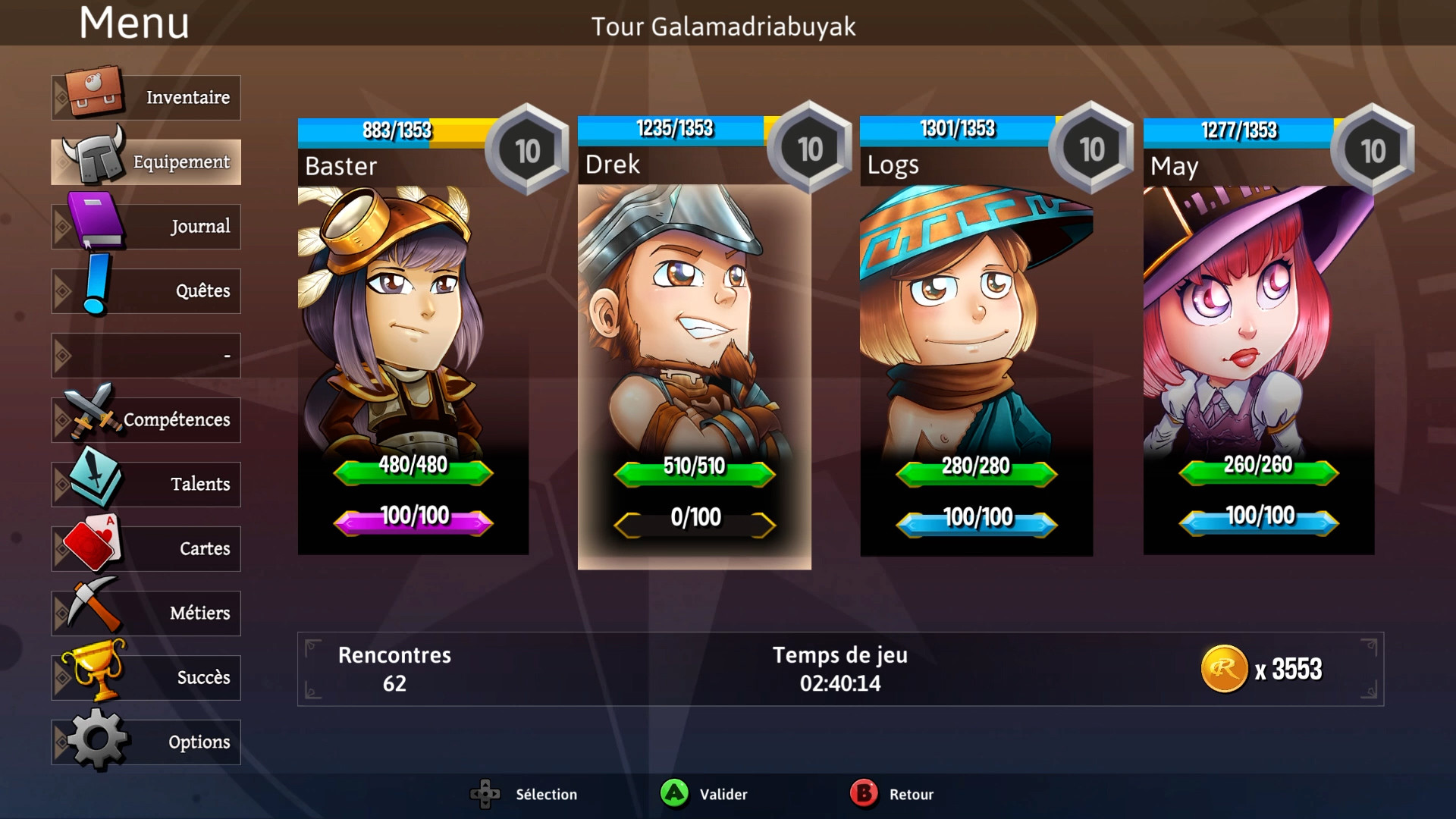This screenshot has height=819, width=1456.
Task: Select Baster's character card
Action: (413, 334)
